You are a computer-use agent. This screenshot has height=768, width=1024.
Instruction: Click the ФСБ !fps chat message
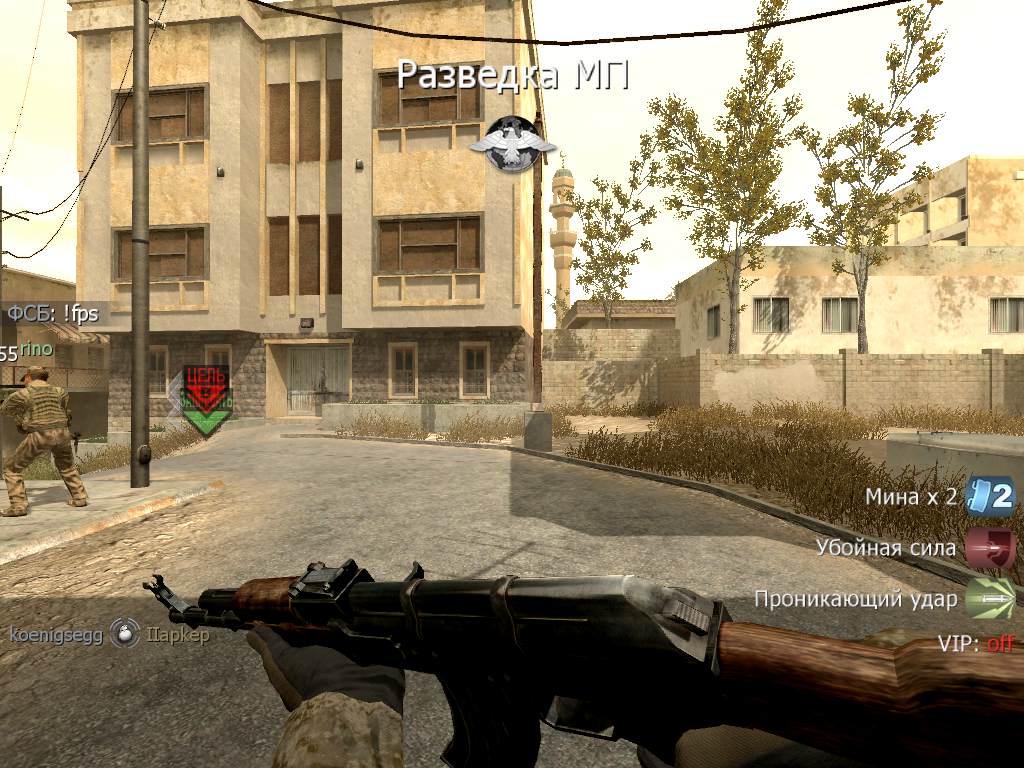pyautogui.click(x=53, y=314)
